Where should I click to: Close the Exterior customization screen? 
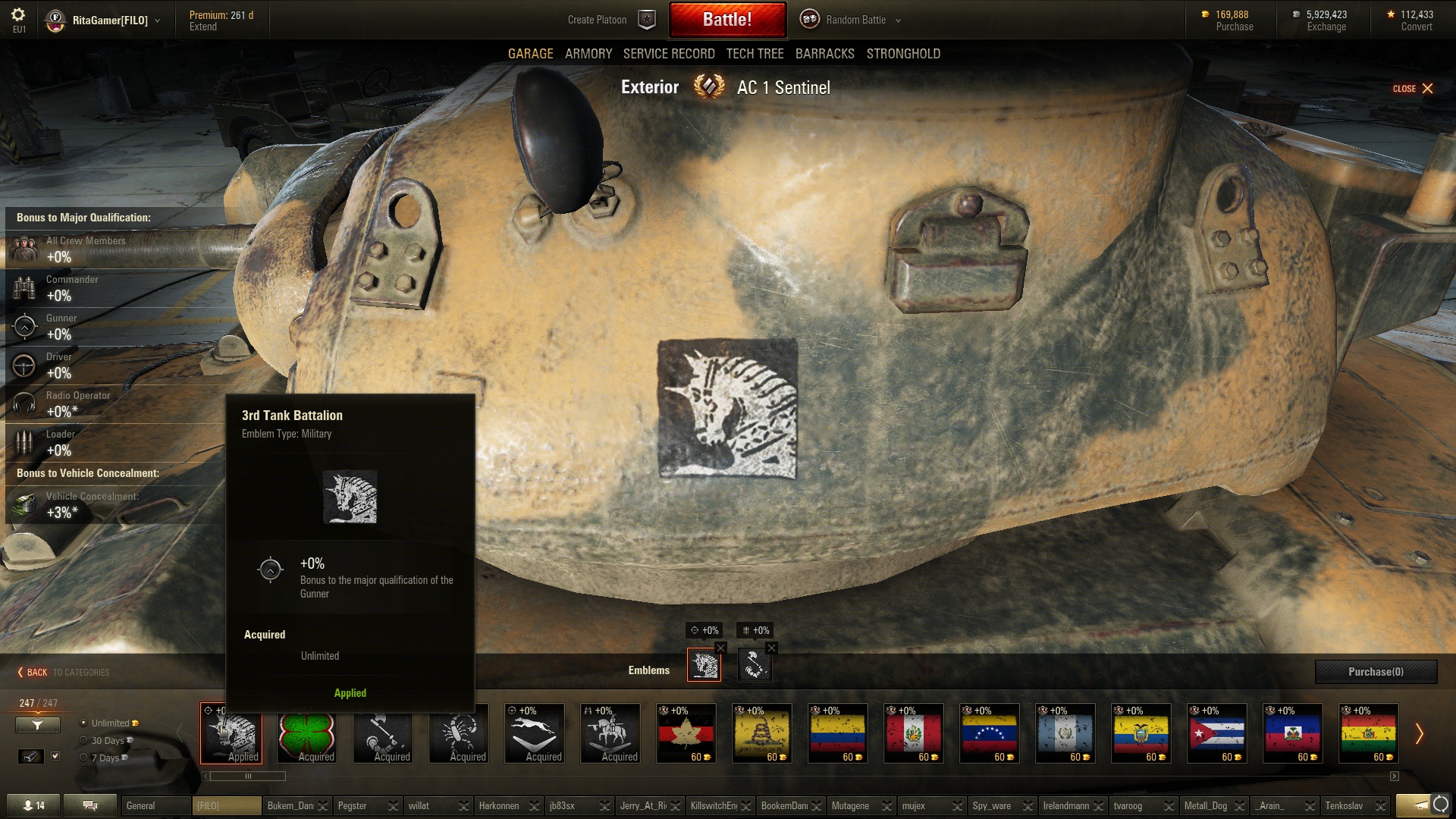1413,89
